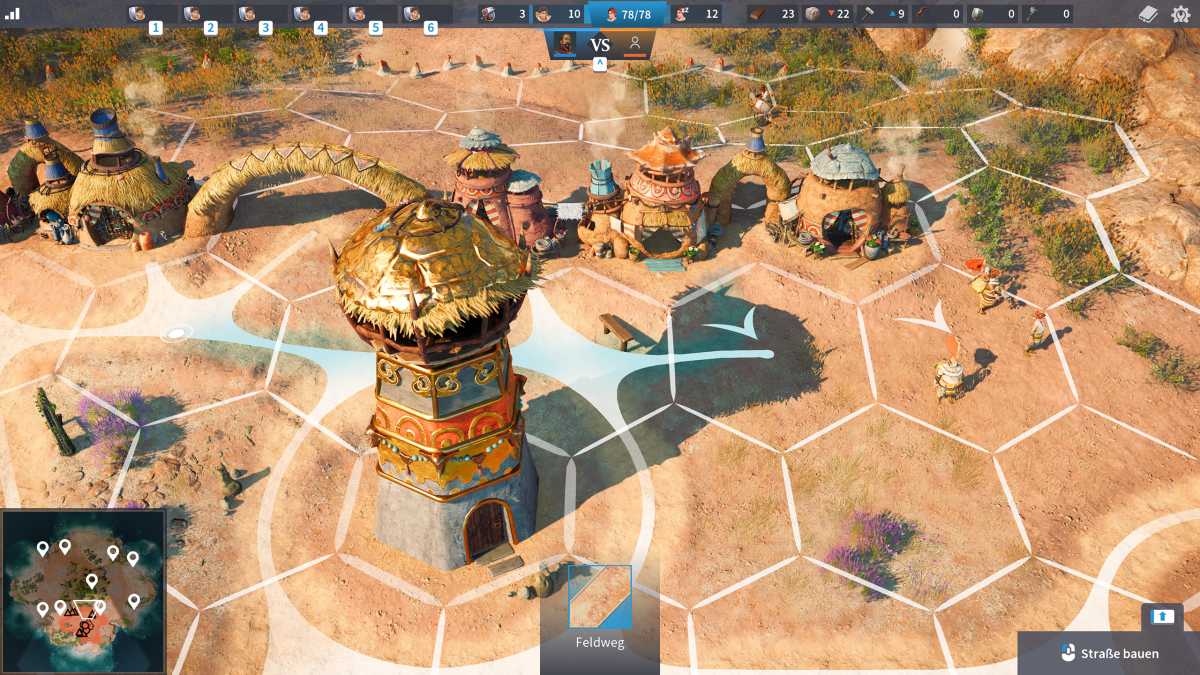Click the sleeping settlers counter
The height and width of the screenshot is (675, 1200).
pos(697,14)
